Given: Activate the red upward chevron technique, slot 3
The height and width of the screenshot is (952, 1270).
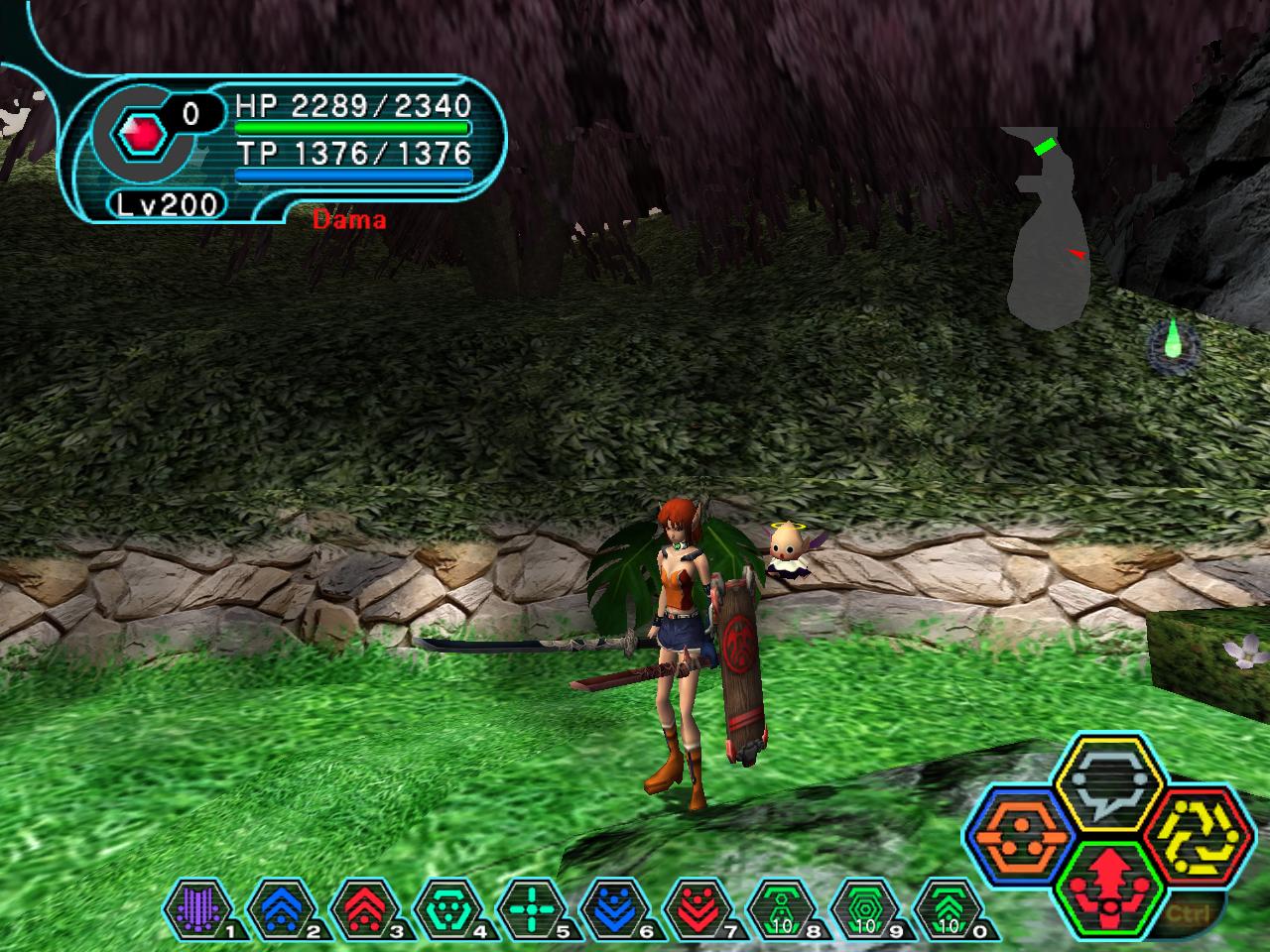Looking at the screenshot, I should 358,907.
